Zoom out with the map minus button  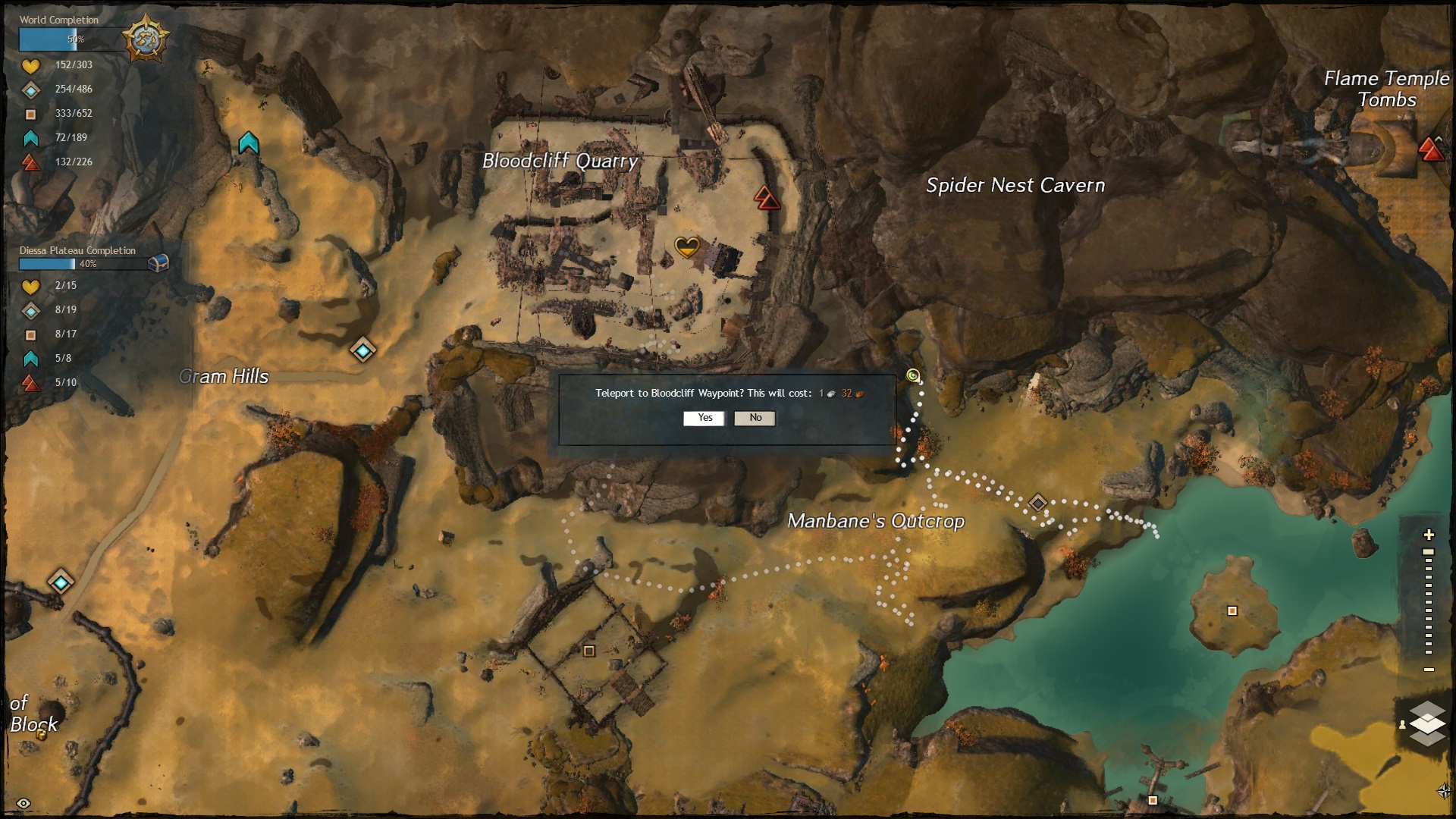point(1429,670)
